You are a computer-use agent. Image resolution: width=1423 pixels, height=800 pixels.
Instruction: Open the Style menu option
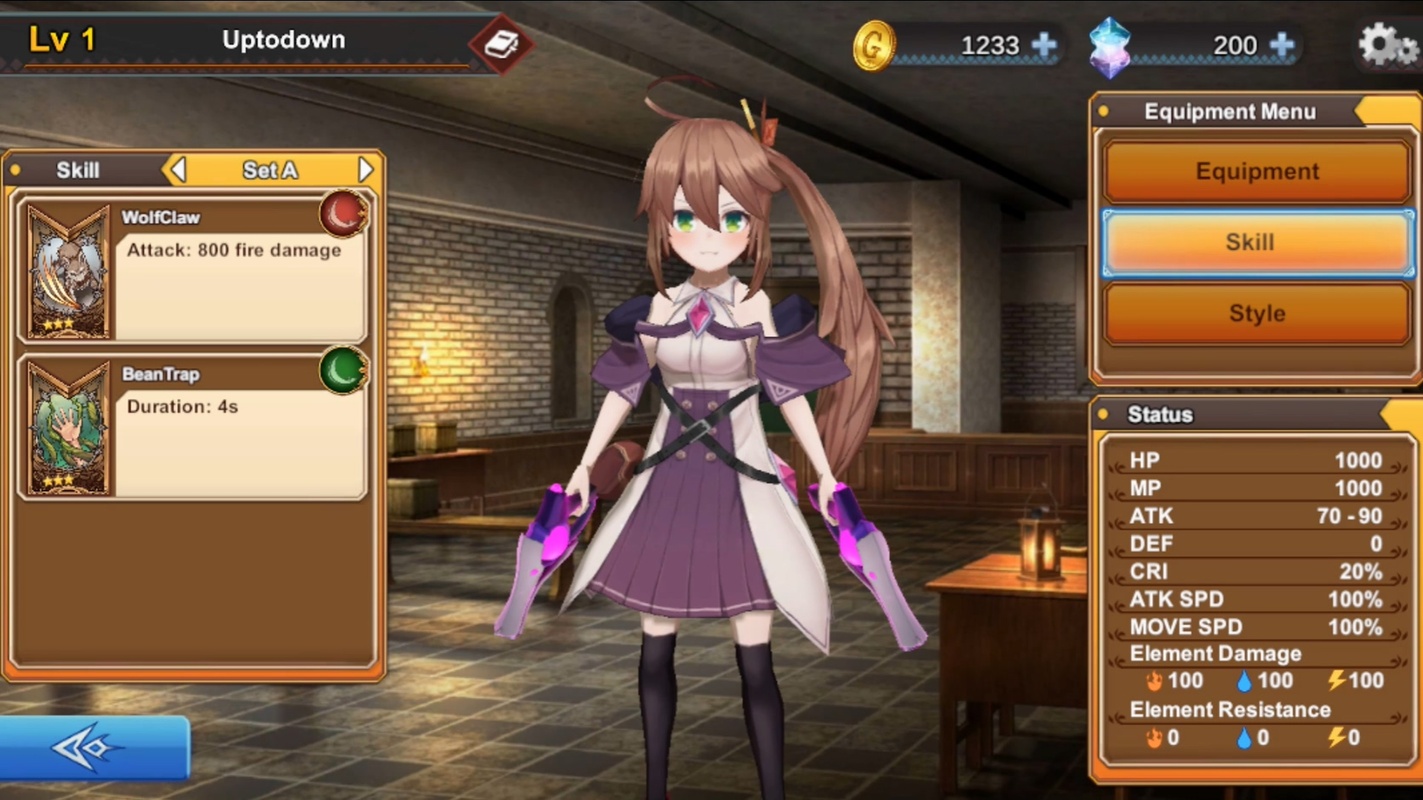(x=1257, y=313)
